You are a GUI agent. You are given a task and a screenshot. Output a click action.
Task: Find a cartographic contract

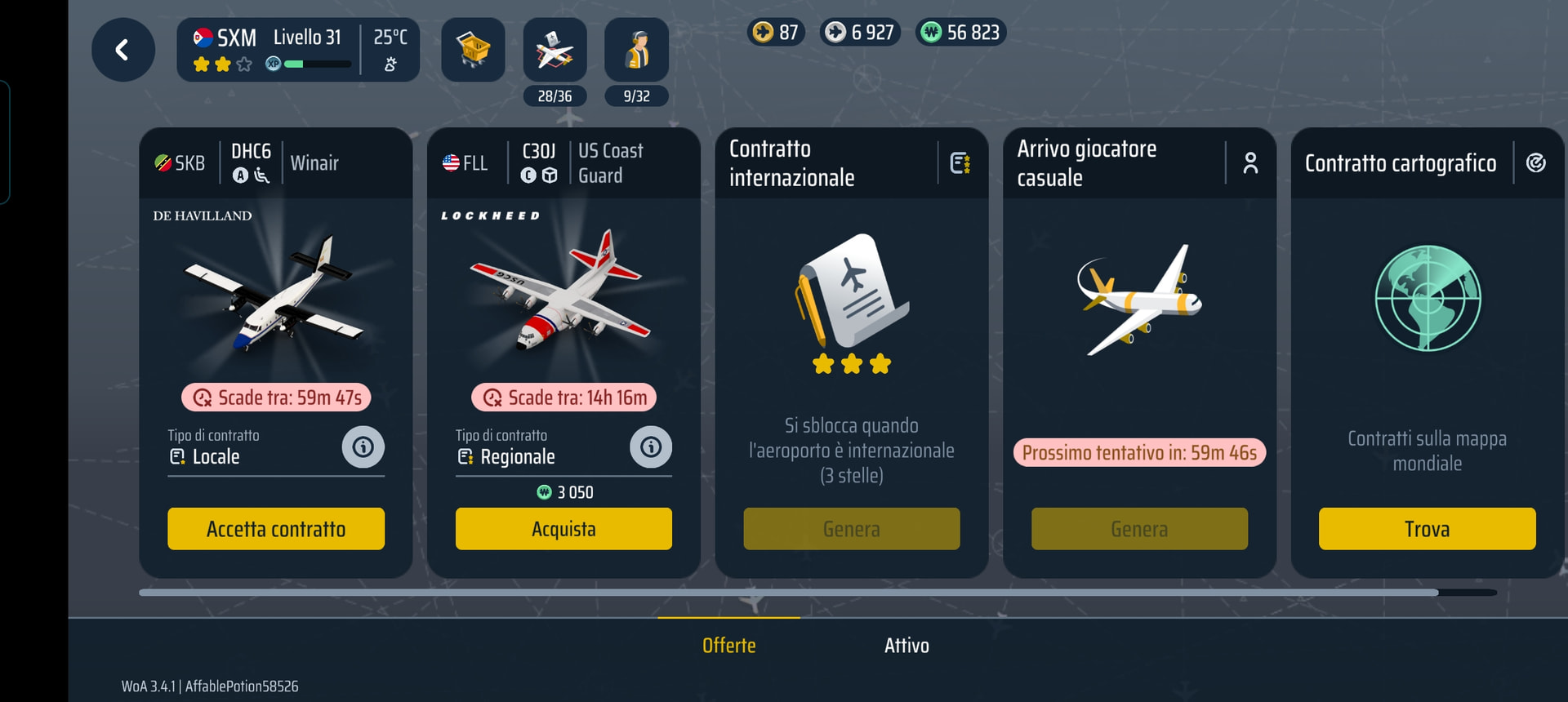click(x=1427, y=529)
